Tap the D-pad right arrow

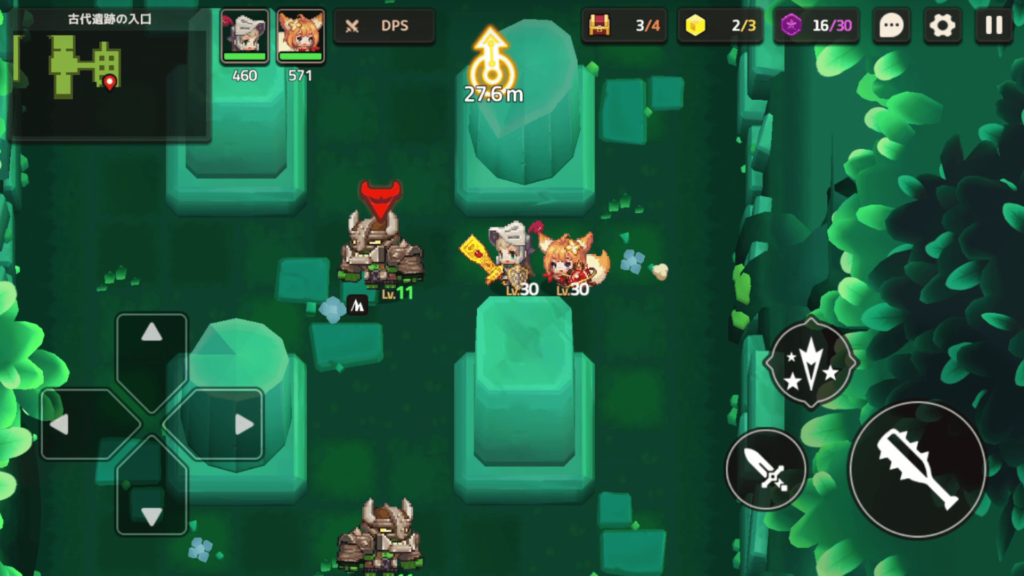click(x=243, y=424)
